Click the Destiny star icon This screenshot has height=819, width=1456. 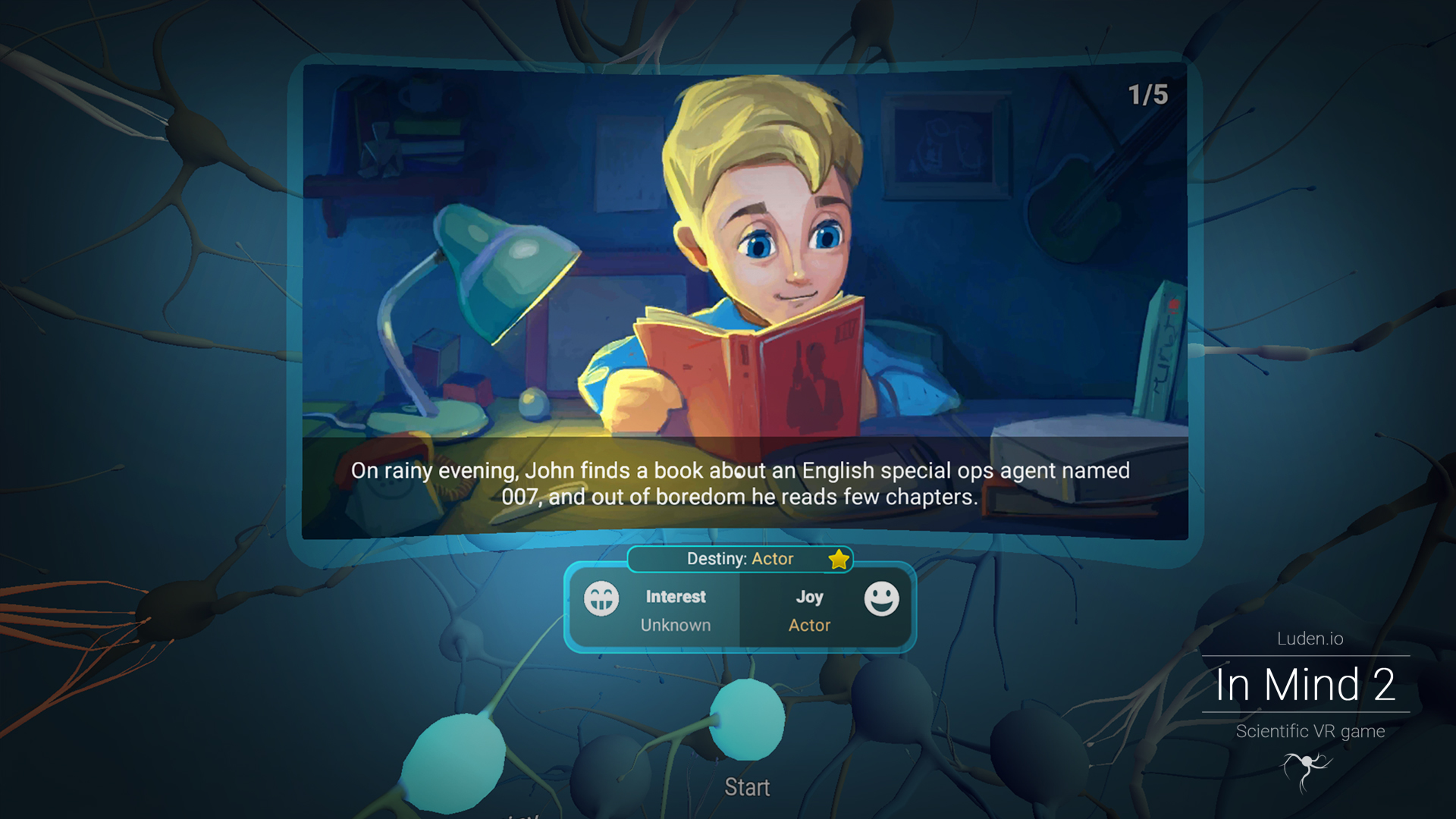[x=839, y=560]
